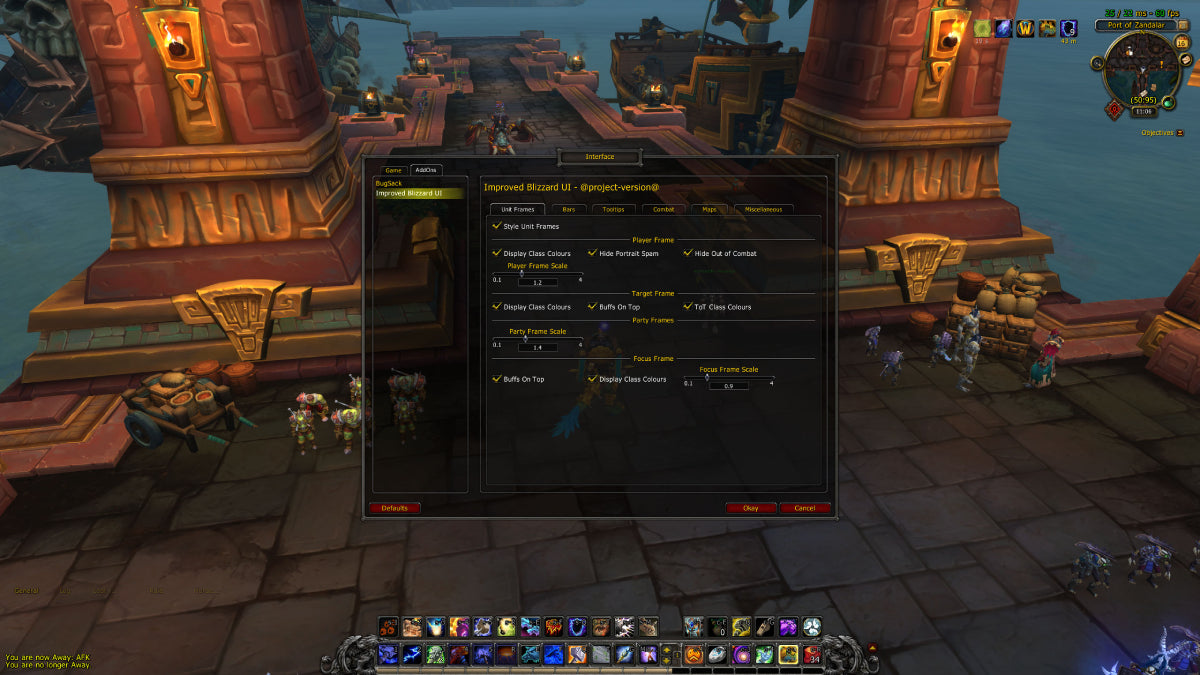Viewport: 1200px width, 675px height.
Task: Select Improved Blizzard UI in the addon list
Action: [409, 193]
